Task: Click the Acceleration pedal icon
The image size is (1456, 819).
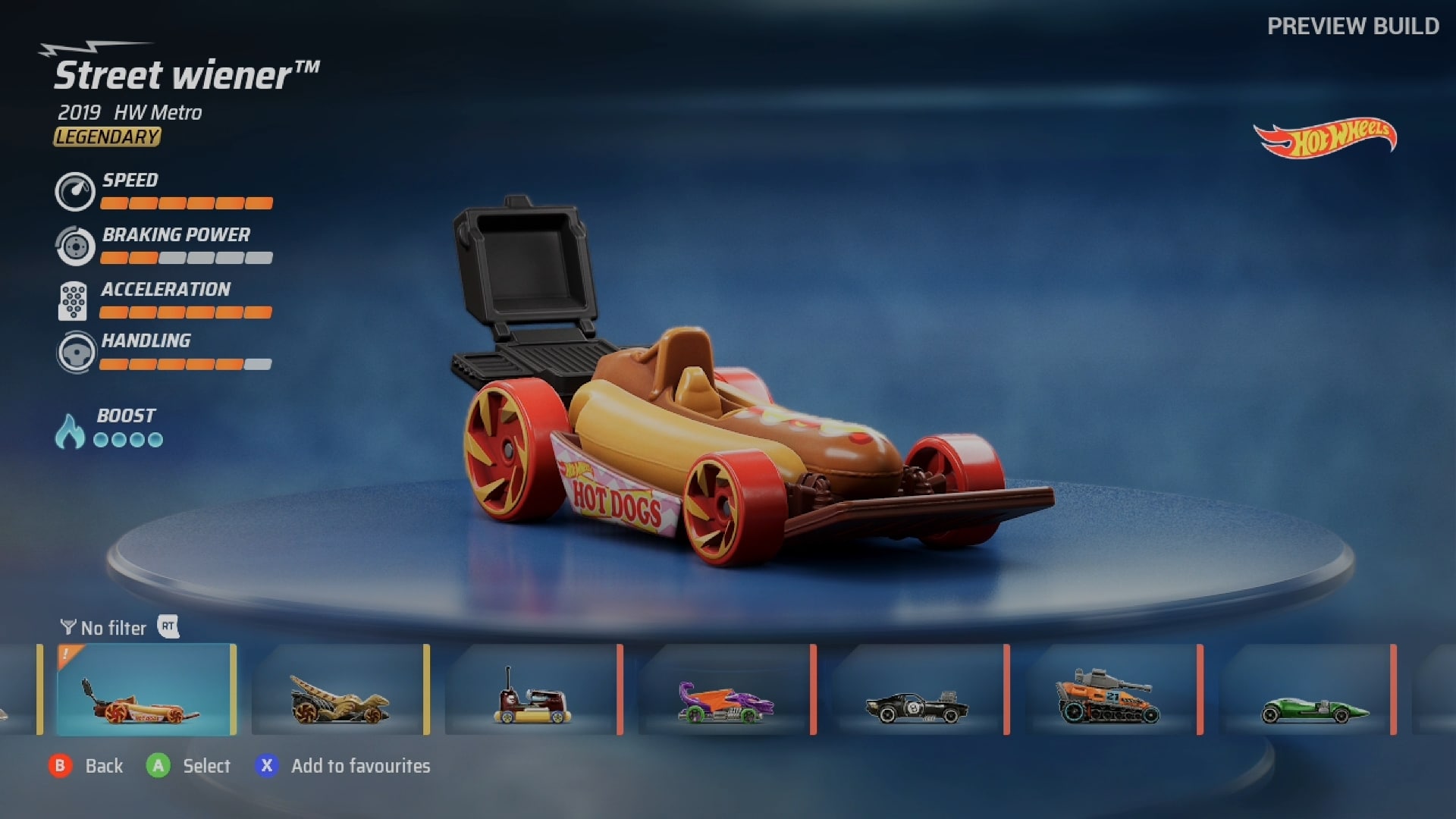Action: (x=75, y=300)
